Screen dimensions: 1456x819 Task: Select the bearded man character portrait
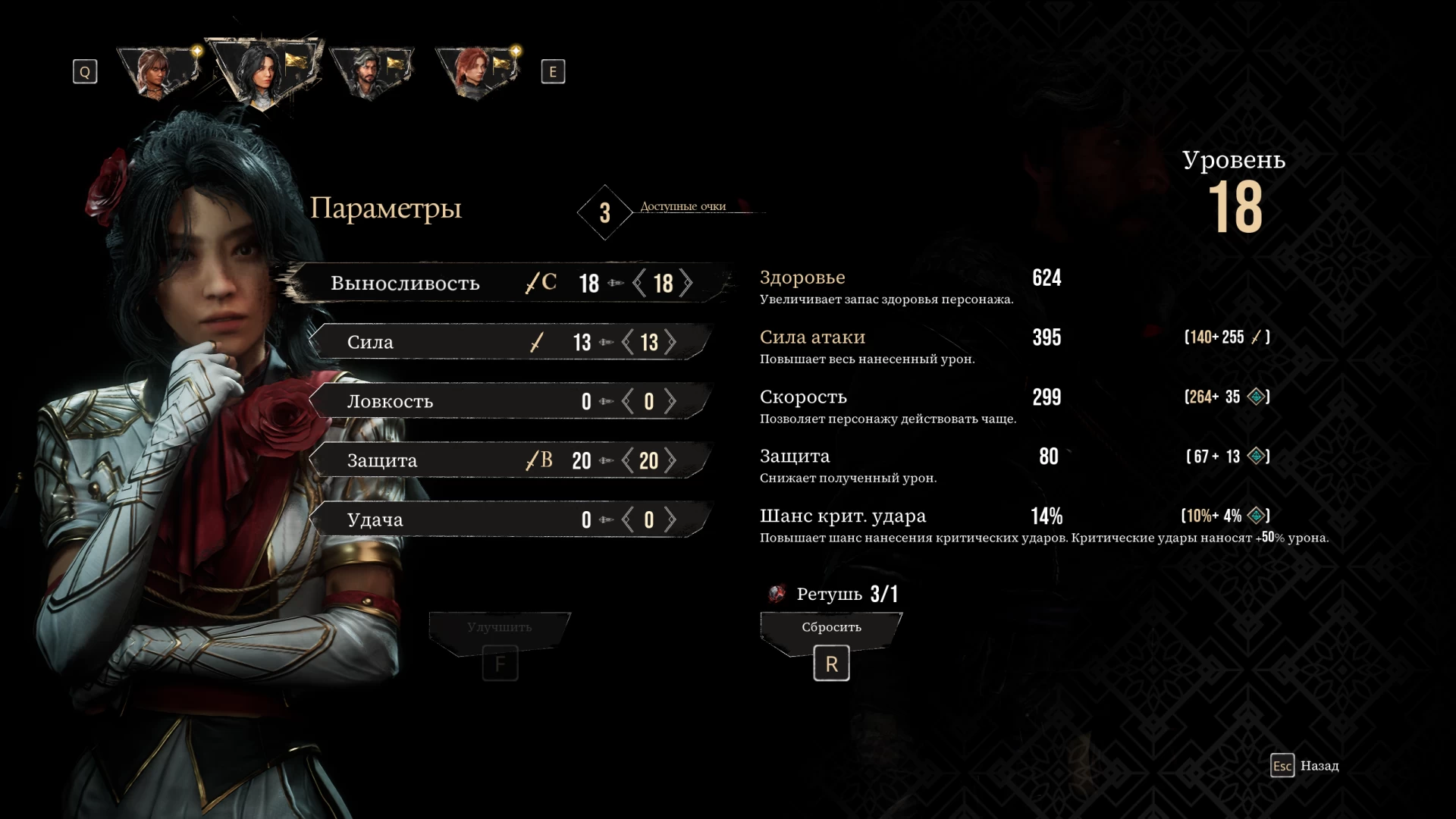(370, 72)
